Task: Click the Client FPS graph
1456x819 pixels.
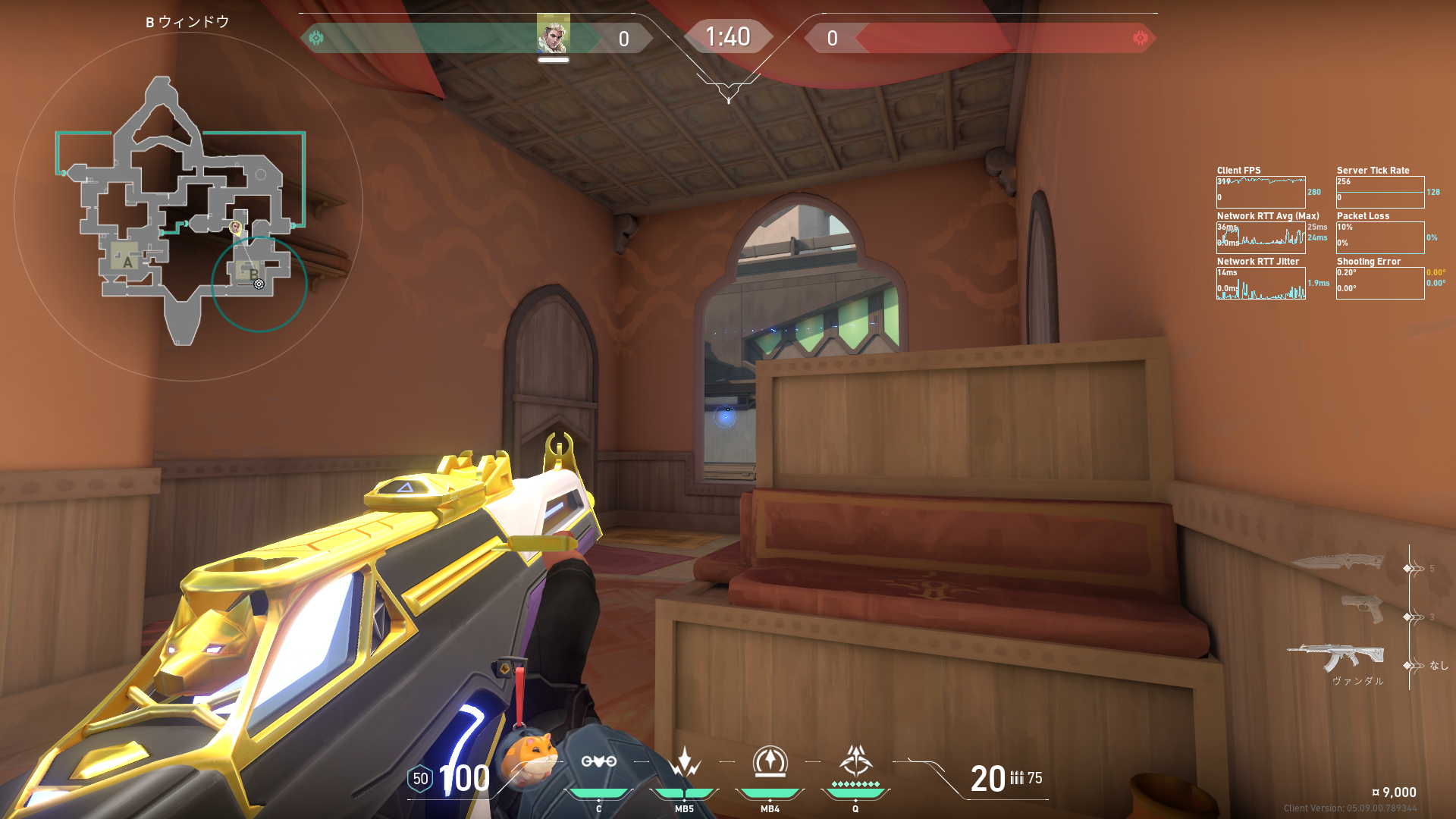Action: [1260, 192]
